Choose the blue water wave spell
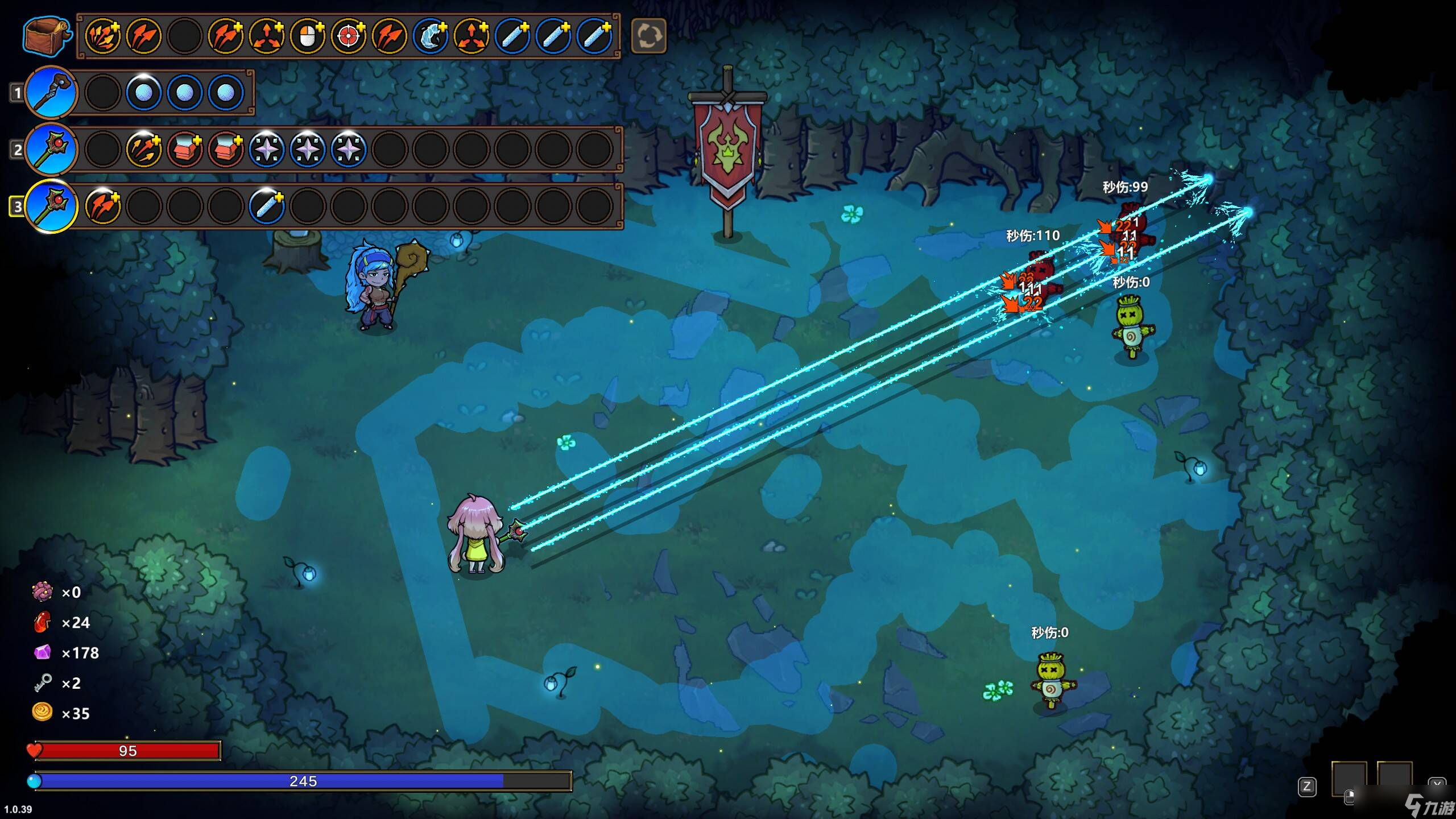This screenshot has height=819, width=1456. (x=431, y=36)
